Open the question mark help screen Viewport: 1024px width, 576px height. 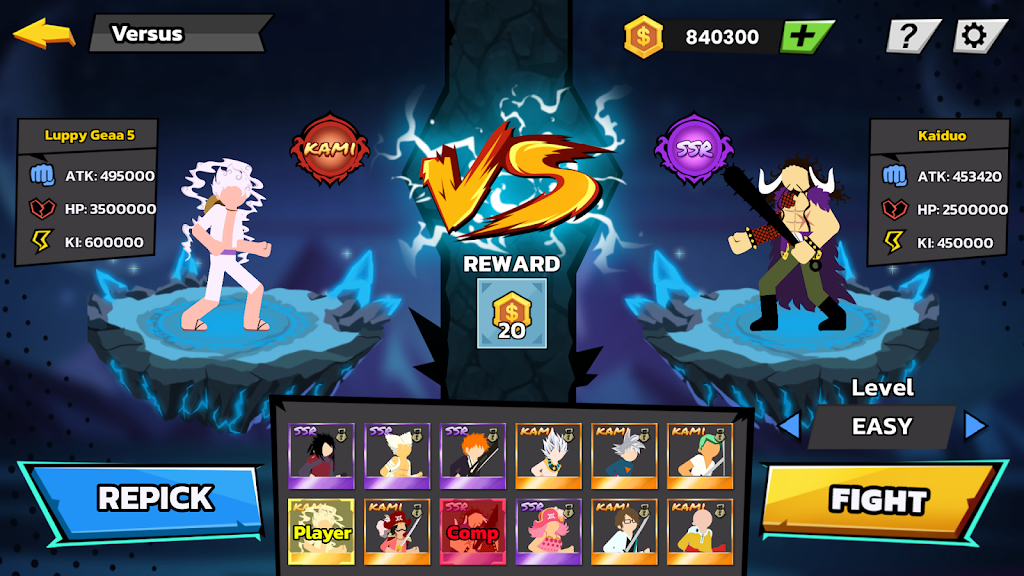[909, 37]
